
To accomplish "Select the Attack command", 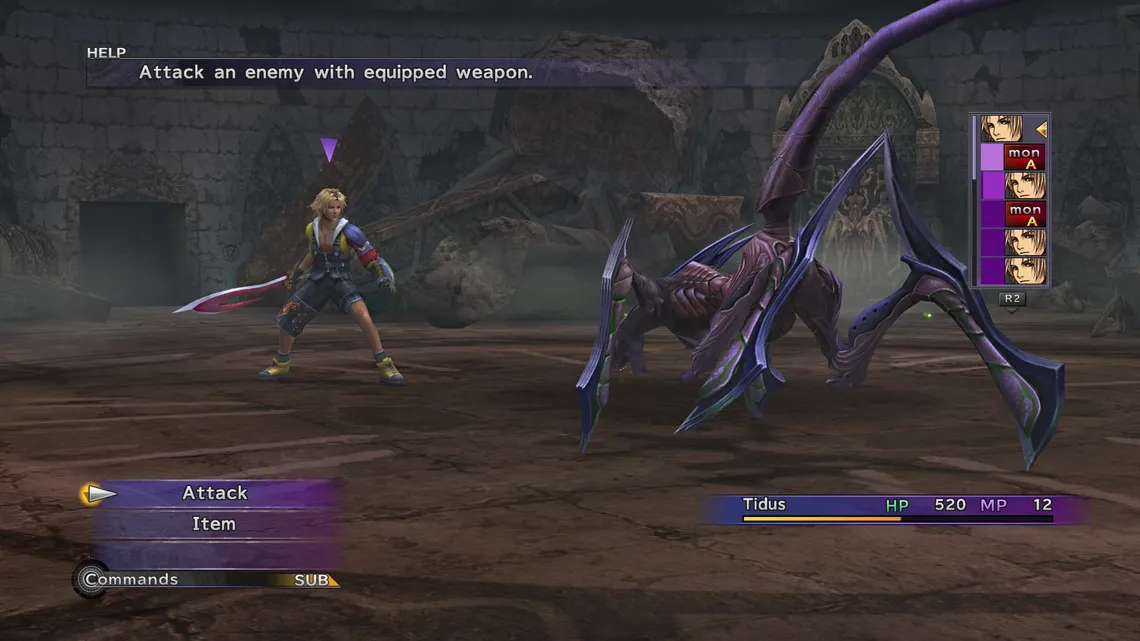I will [215, 493].
